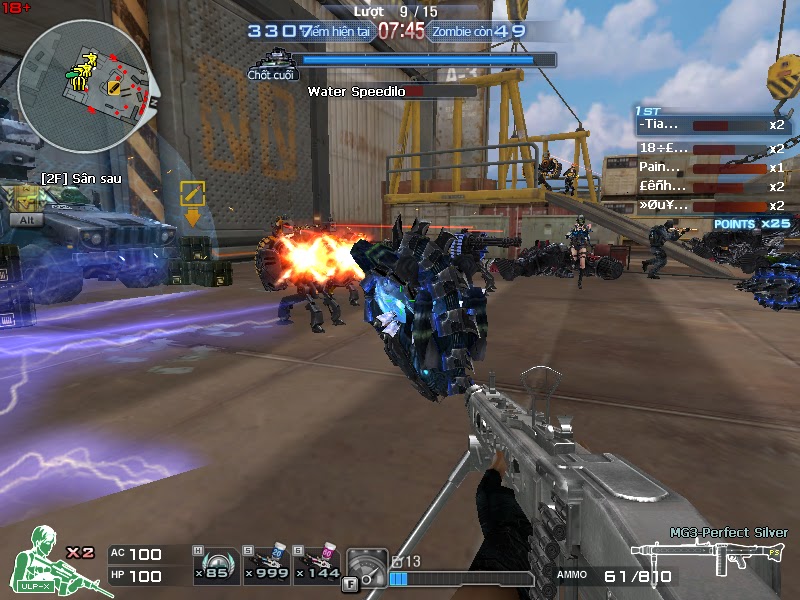Click the Chốt cuối tank icon
The height and width of the screenshot is (600, 800).
click(272, 60)
